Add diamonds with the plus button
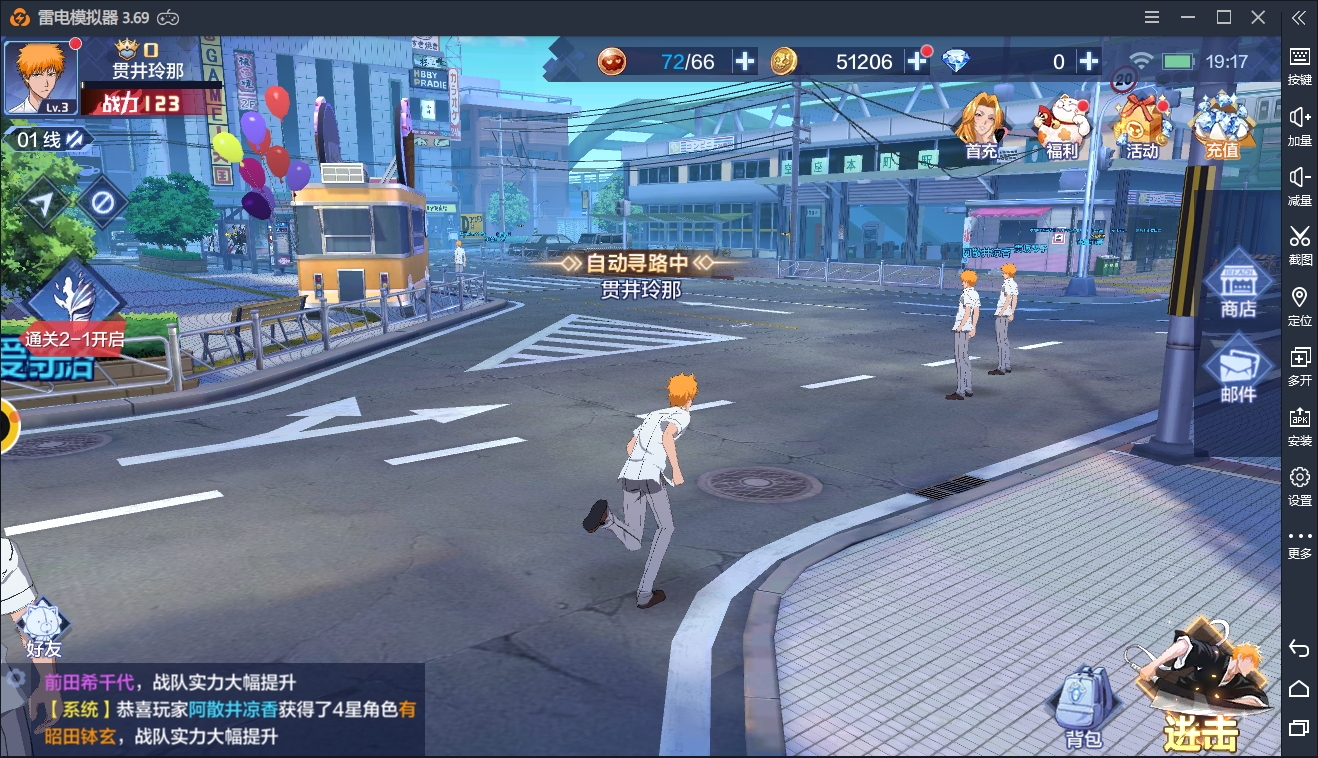The image size is (1318, 758). (1089, 61)
